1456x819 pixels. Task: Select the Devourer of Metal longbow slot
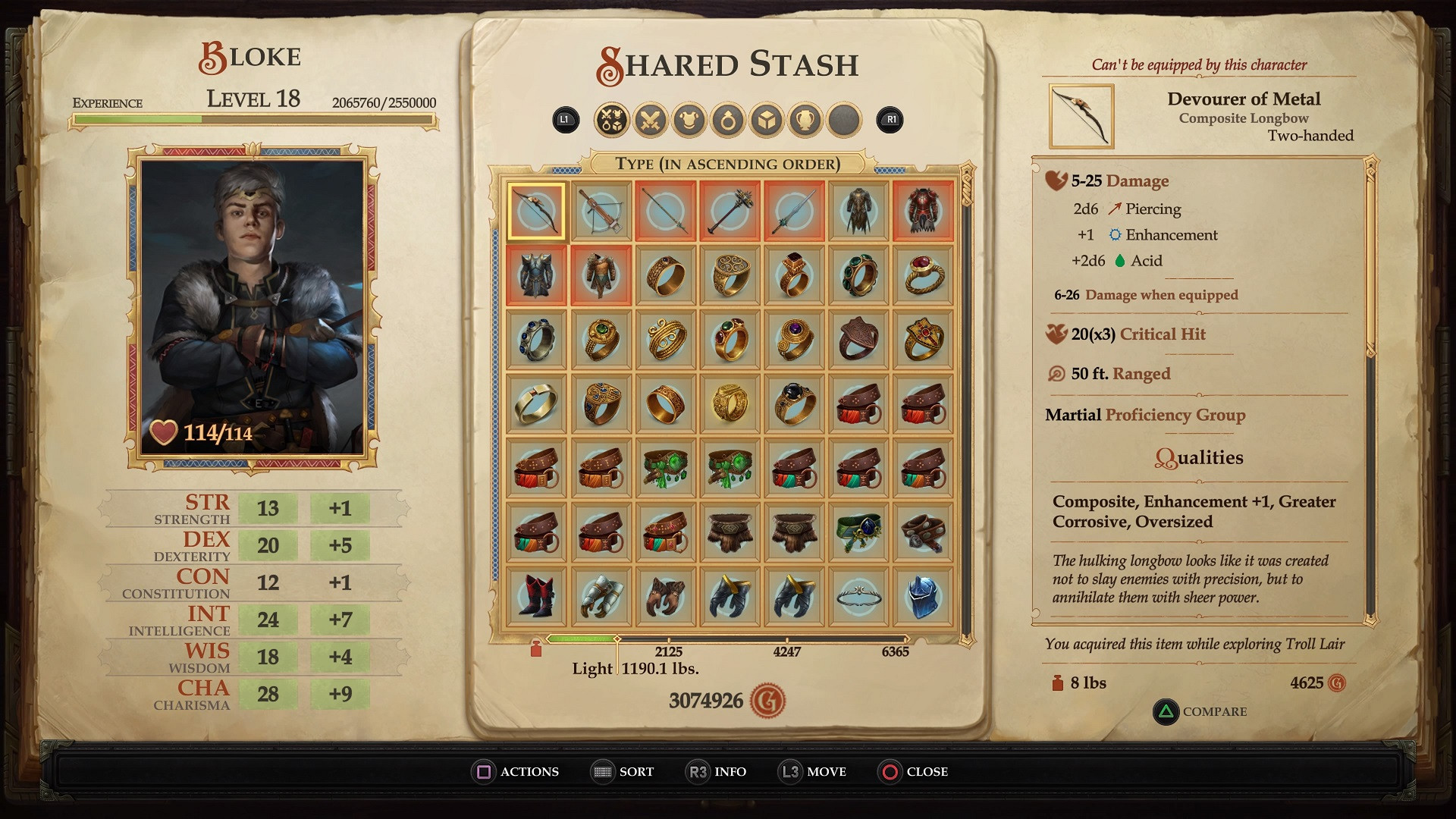[x=536, y=211]
